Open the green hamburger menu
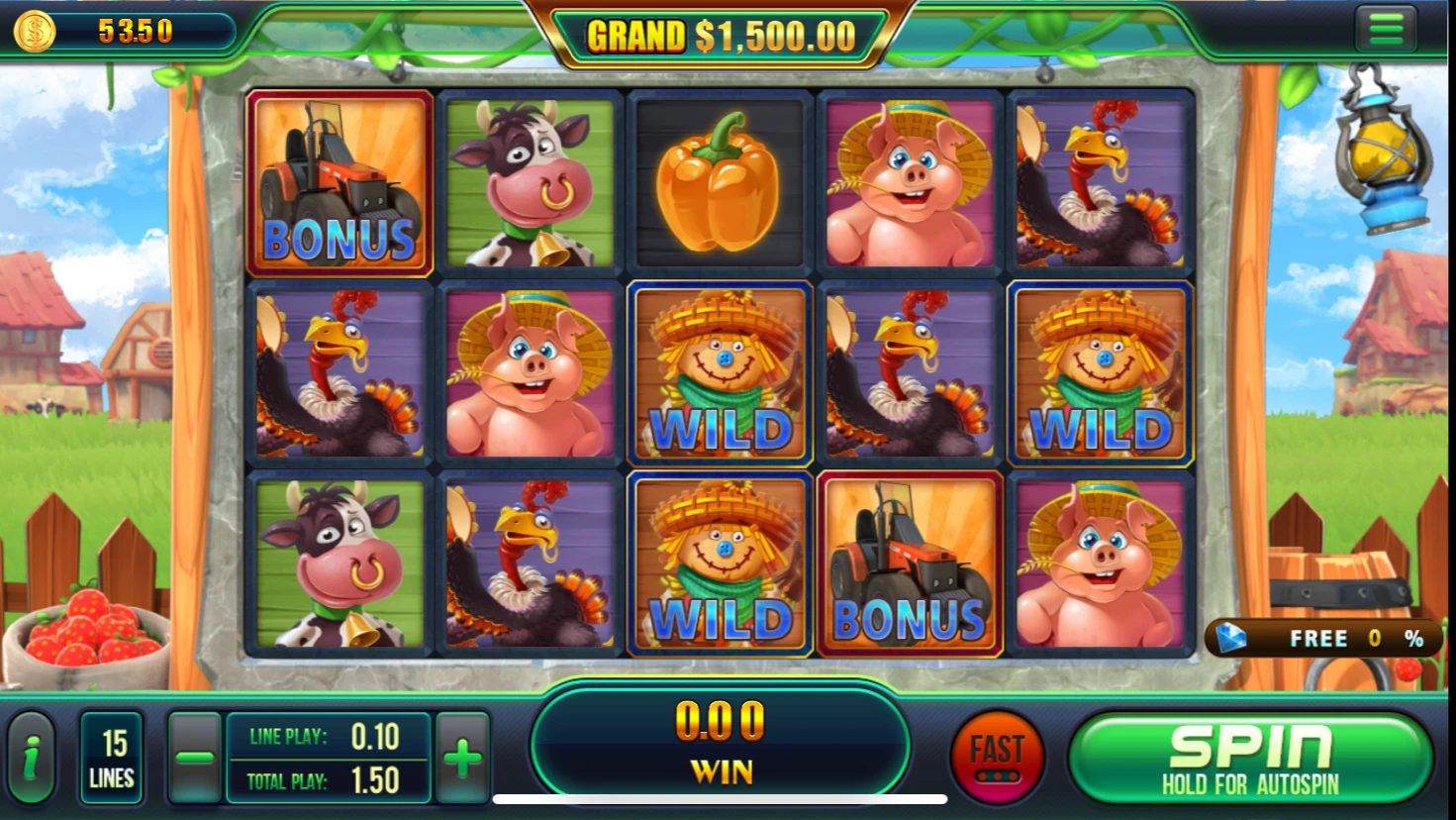Screen dimensions: 1456x820 click(1386, 29)
